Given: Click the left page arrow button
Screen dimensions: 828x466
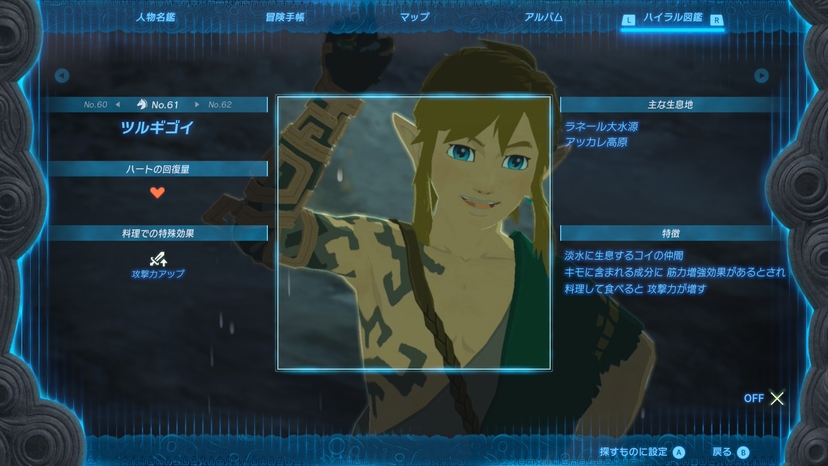Looking at the screenshot, I should [62, 75].
